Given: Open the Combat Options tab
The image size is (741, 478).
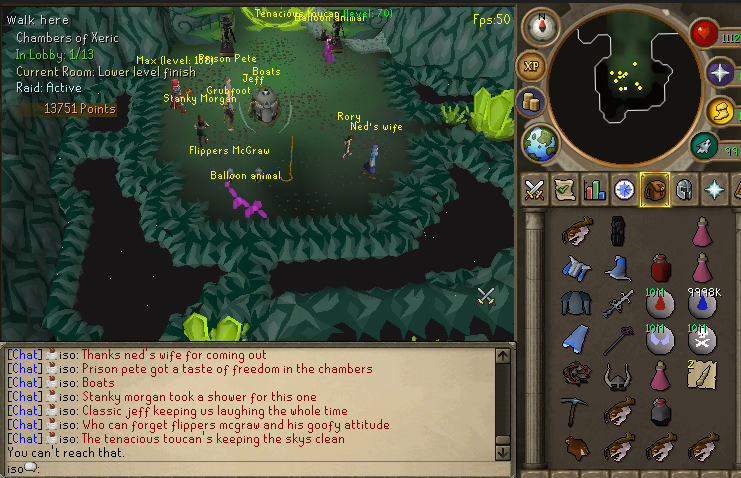Looking at the screenshot, I should pyautogui.click(x=534, y=189).
